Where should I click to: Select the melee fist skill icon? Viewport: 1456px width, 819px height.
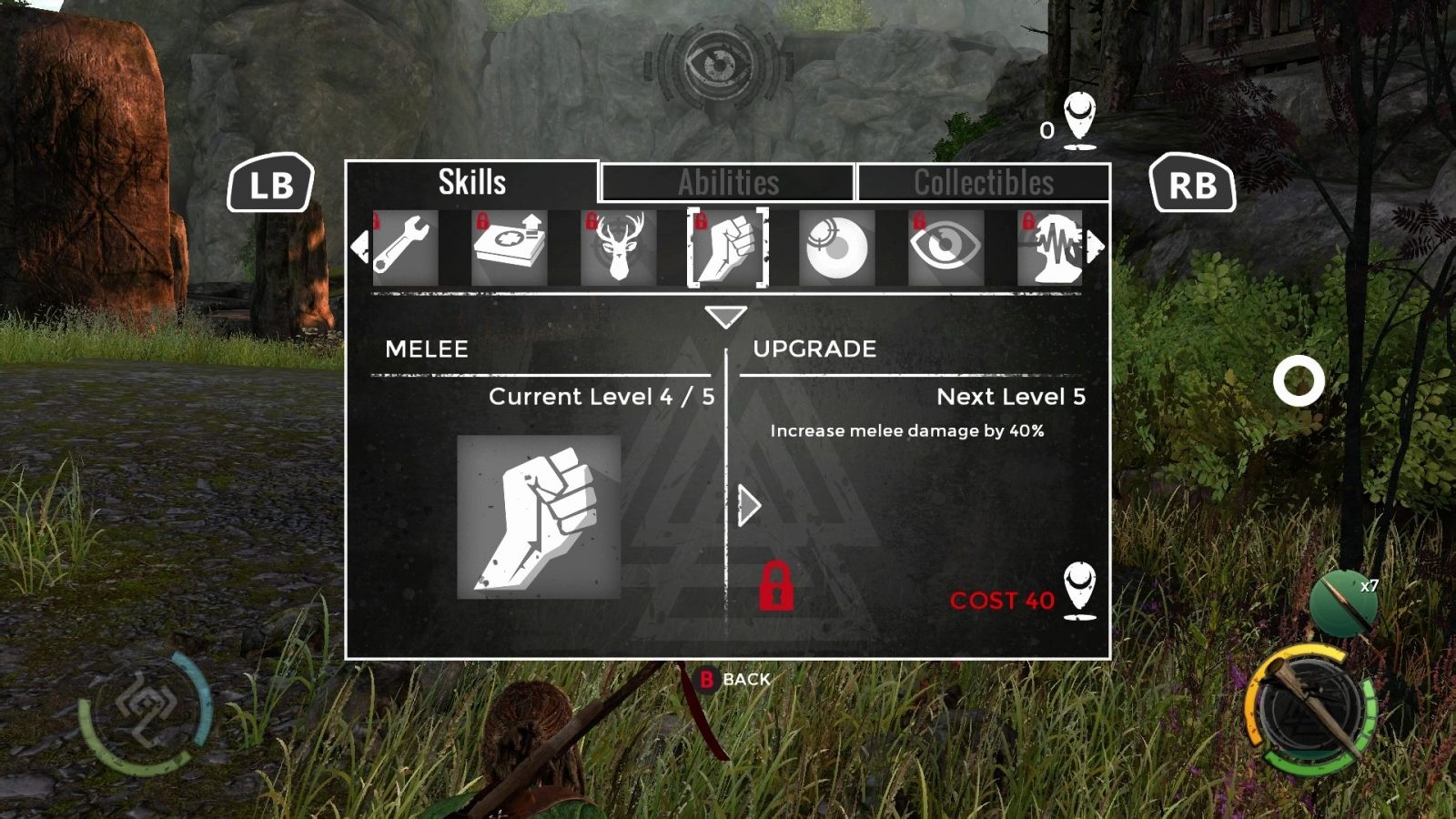tap(727, 248)
